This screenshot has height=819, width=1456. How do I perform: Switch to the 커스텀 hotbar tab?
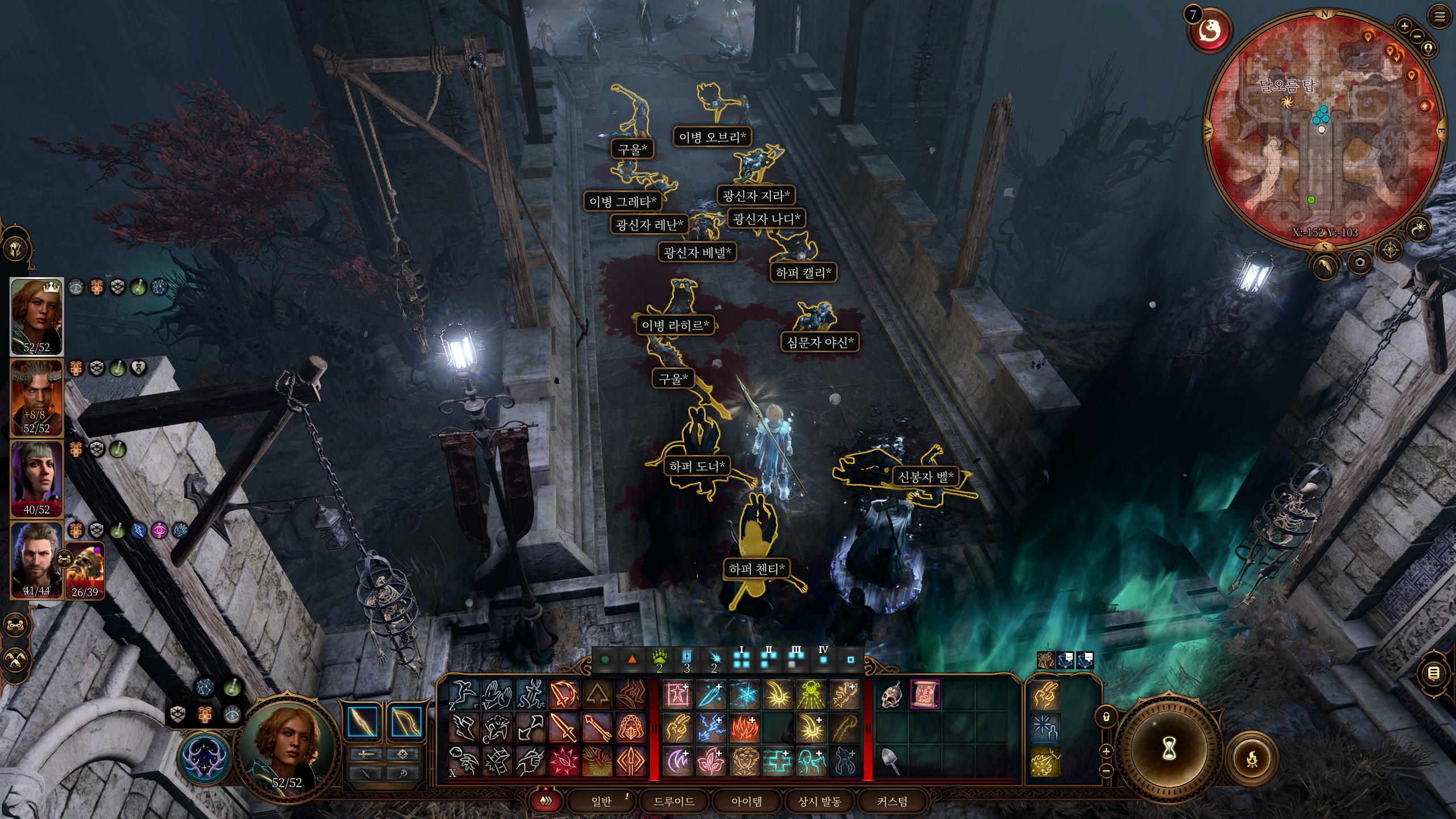click(892, 801)
